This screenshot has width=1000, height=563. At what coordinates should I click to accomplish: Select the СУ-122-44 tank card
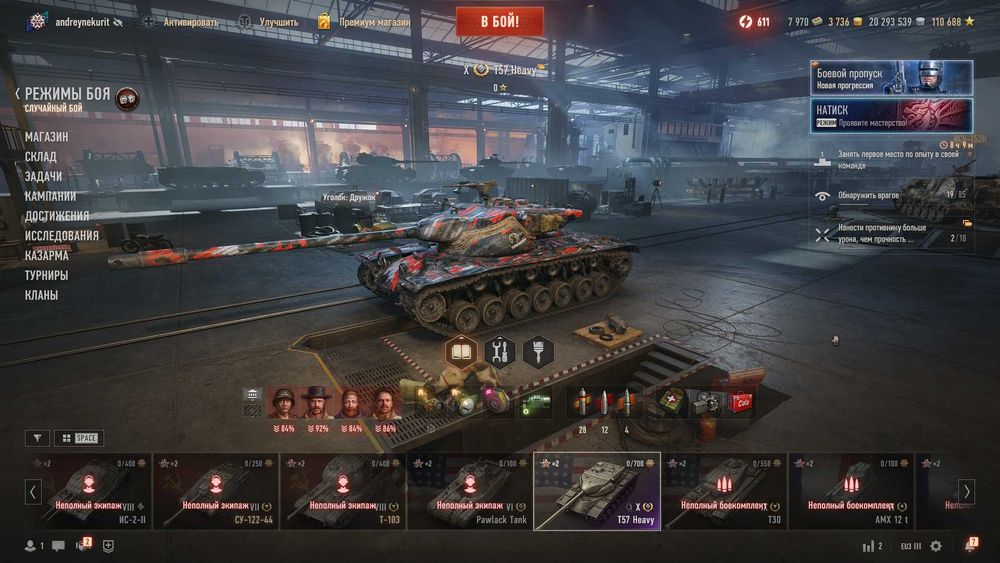(x=216, y=490)
